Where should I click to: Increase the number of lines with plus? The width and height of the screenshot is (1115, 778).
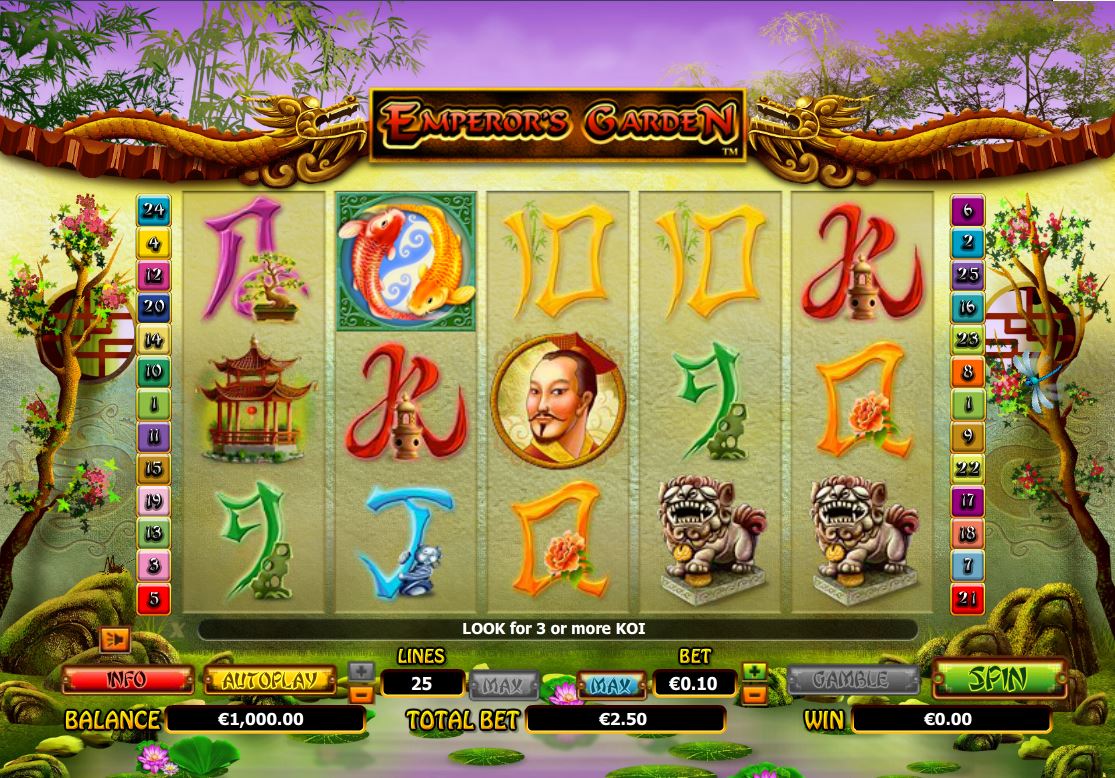pyautogui.click(x=361, y=671)
